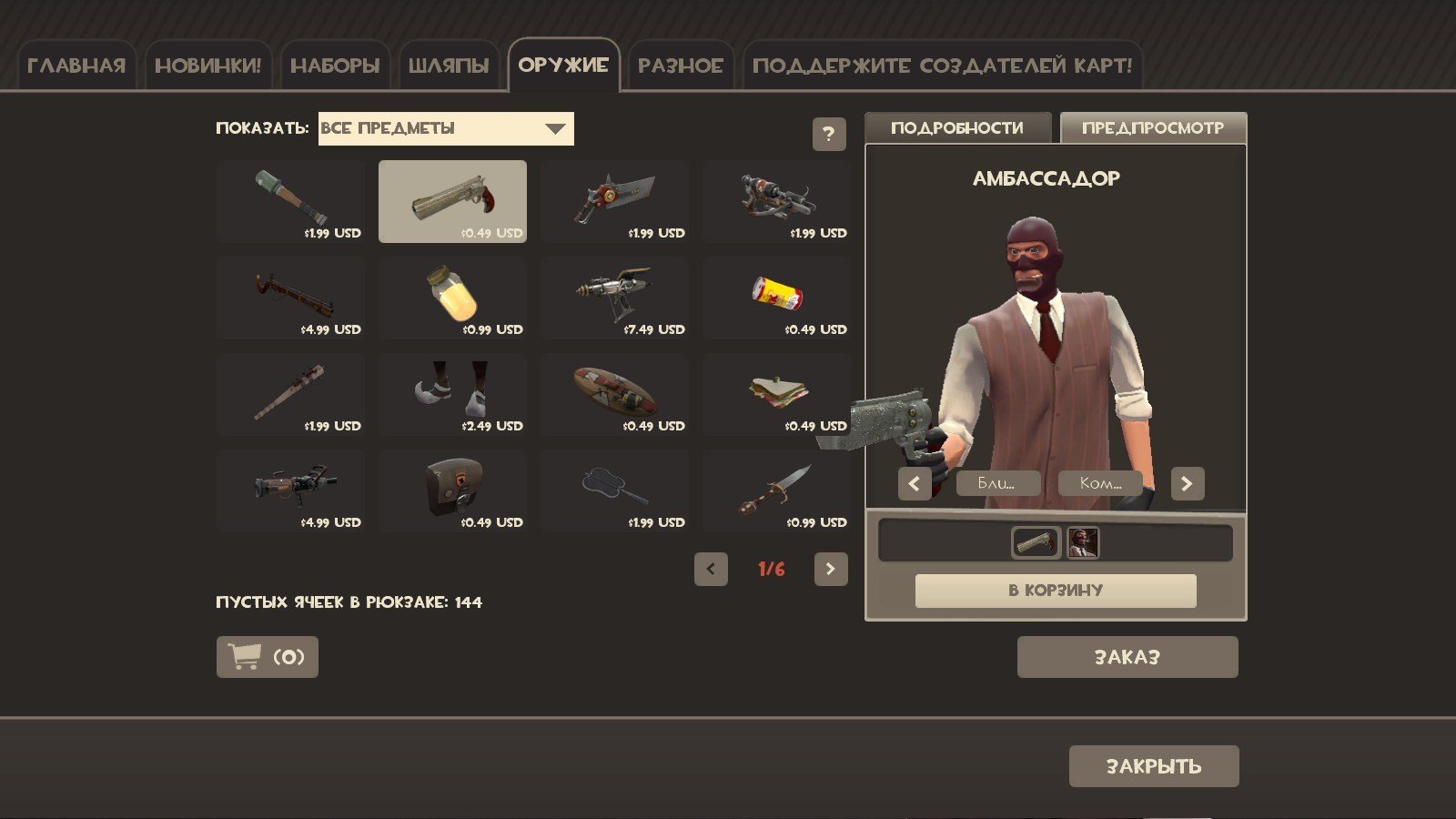Image resolution: width=1456 pixels, height=819 pixels.
Task: Select the Sandvich item for $0.49
Action: 776,394
